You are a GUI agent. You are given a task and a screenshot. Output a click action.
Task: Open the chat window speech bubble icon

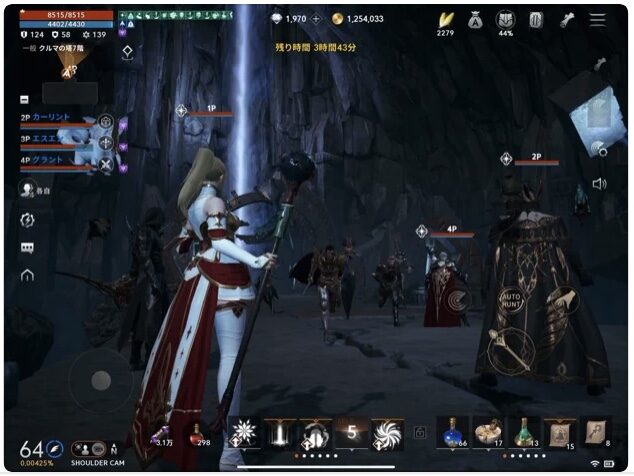[26, 248]
